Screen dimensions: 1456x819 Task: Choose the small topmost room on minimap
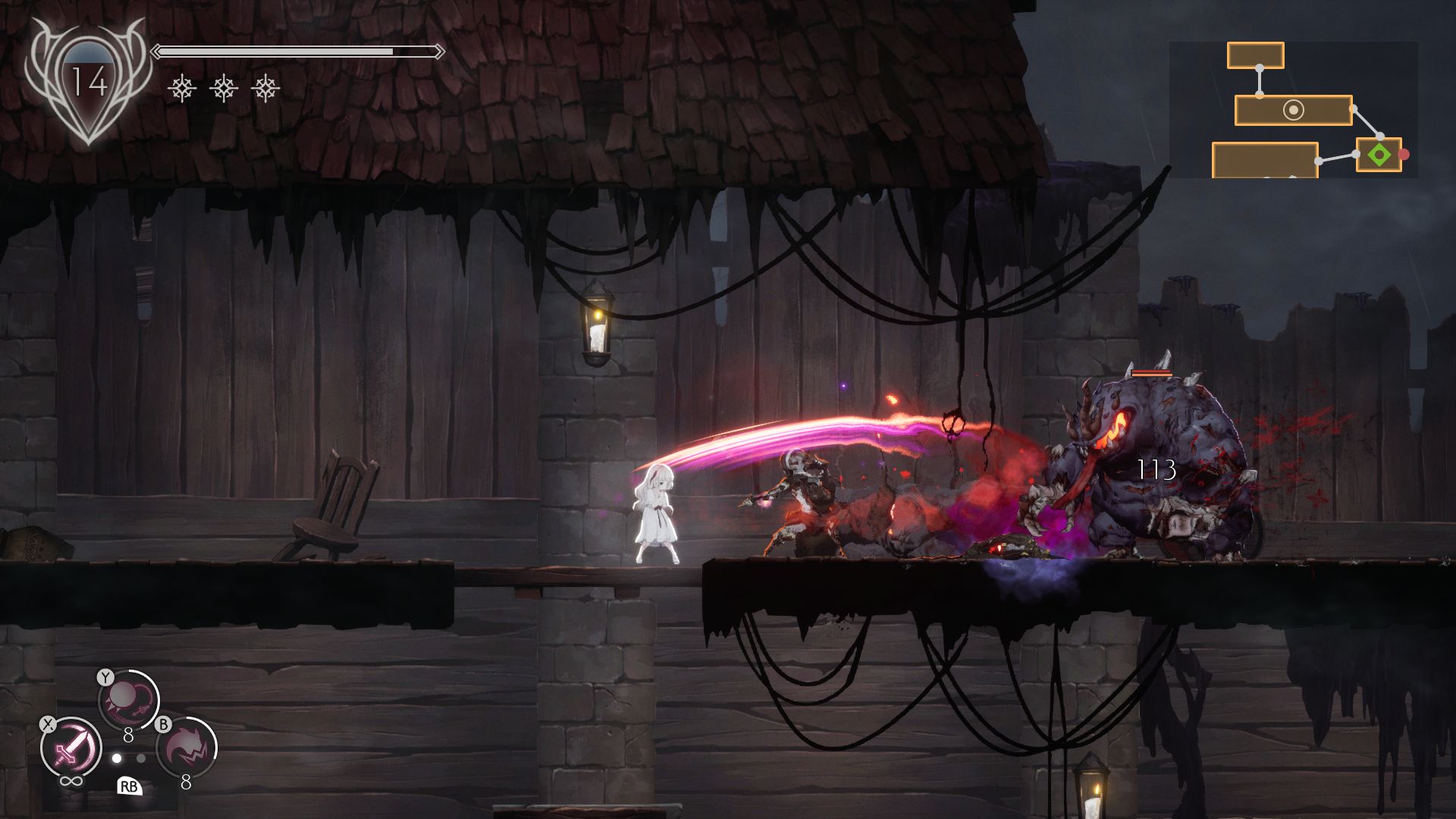1255,55
